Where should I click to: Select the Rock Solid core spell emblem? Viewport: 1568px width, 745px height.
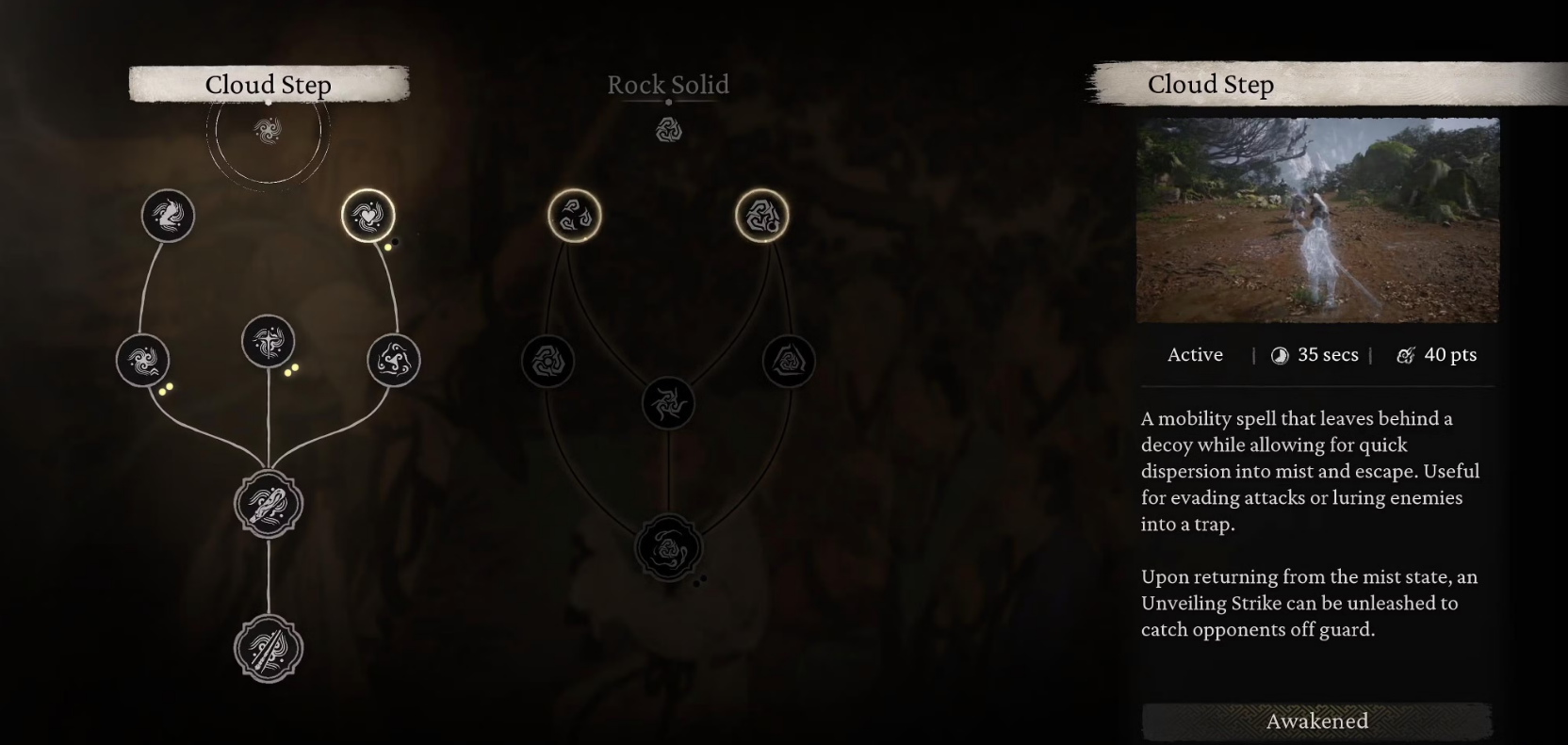pyautogui.click(x=668, y=130)
